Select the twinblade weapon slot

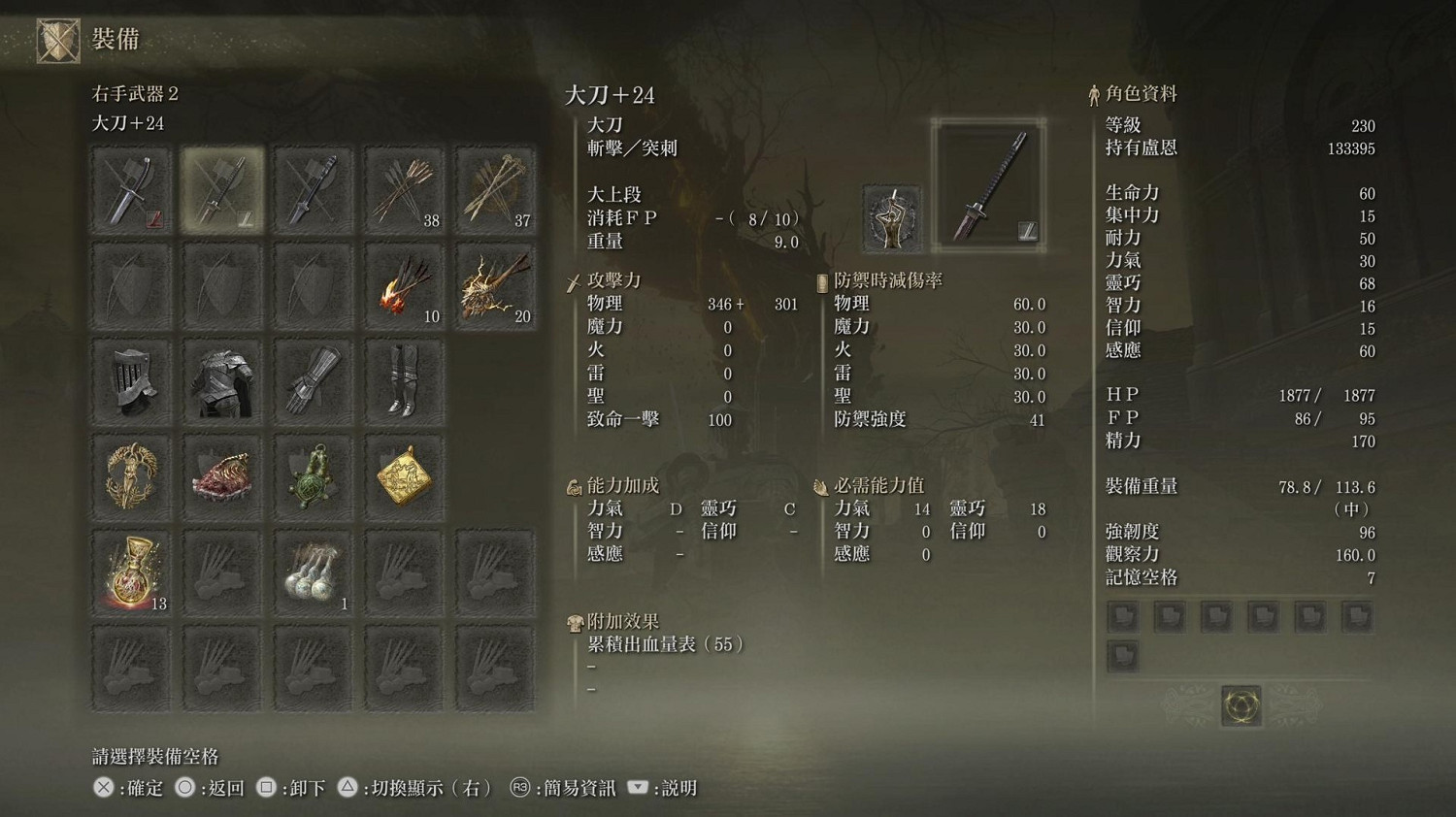coord(314,189)
